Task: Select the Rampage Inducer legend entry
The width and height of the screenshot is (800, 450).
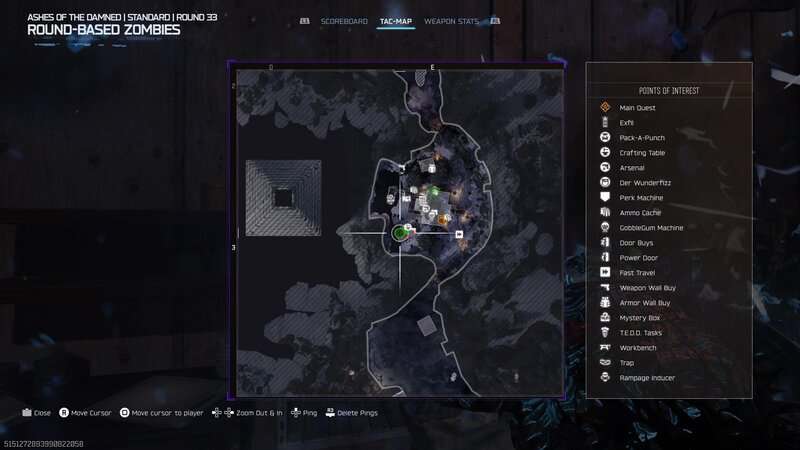Action: [x=646, y=377]
